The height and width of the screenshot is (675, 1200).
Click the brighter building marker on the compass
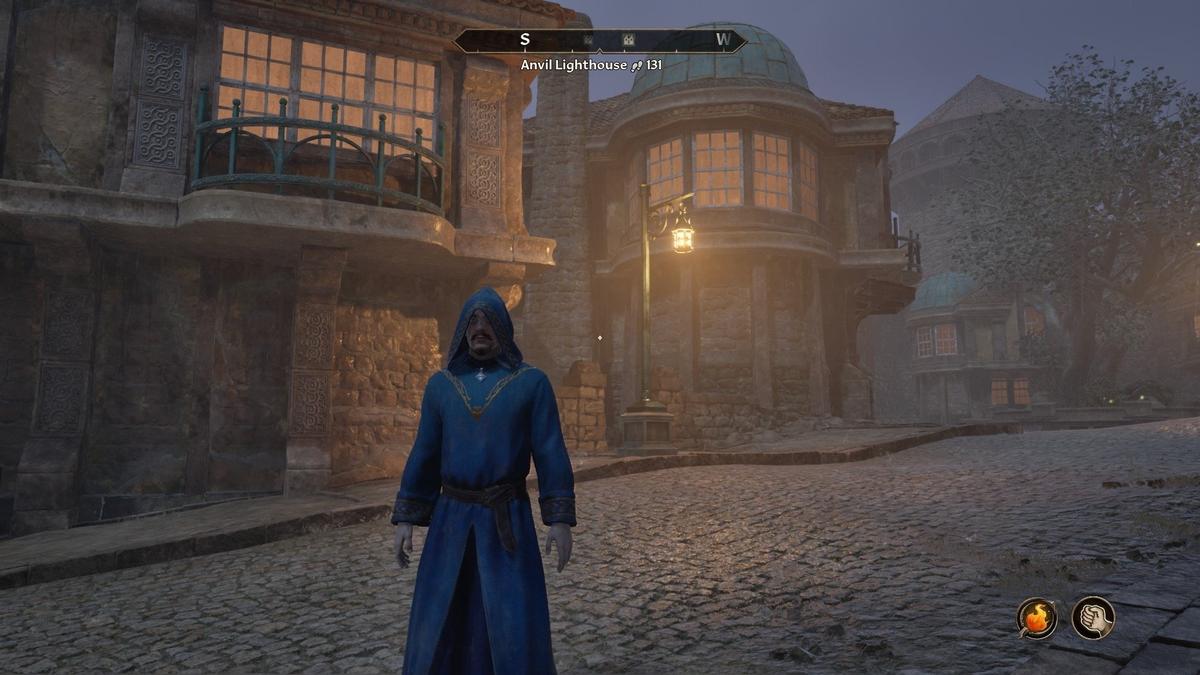pos(629,41)
